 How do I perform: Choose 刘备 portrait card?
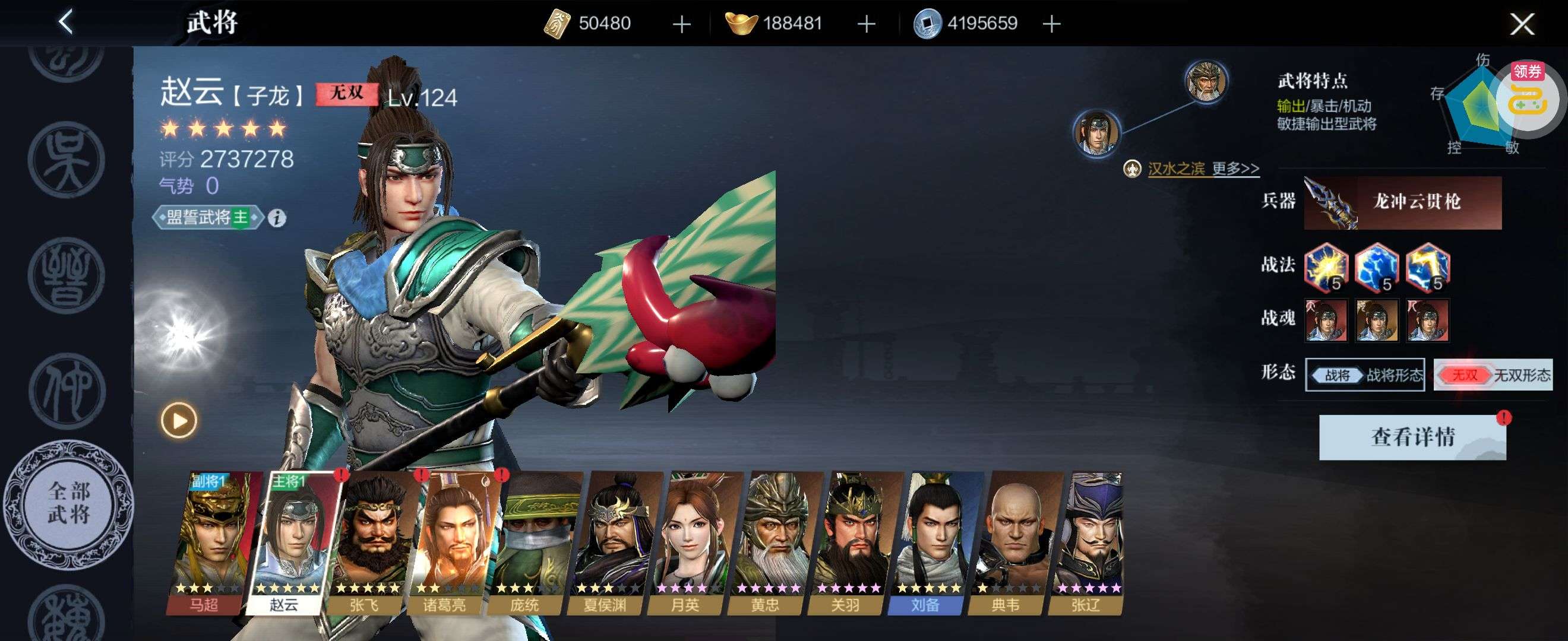click(930, 543)
